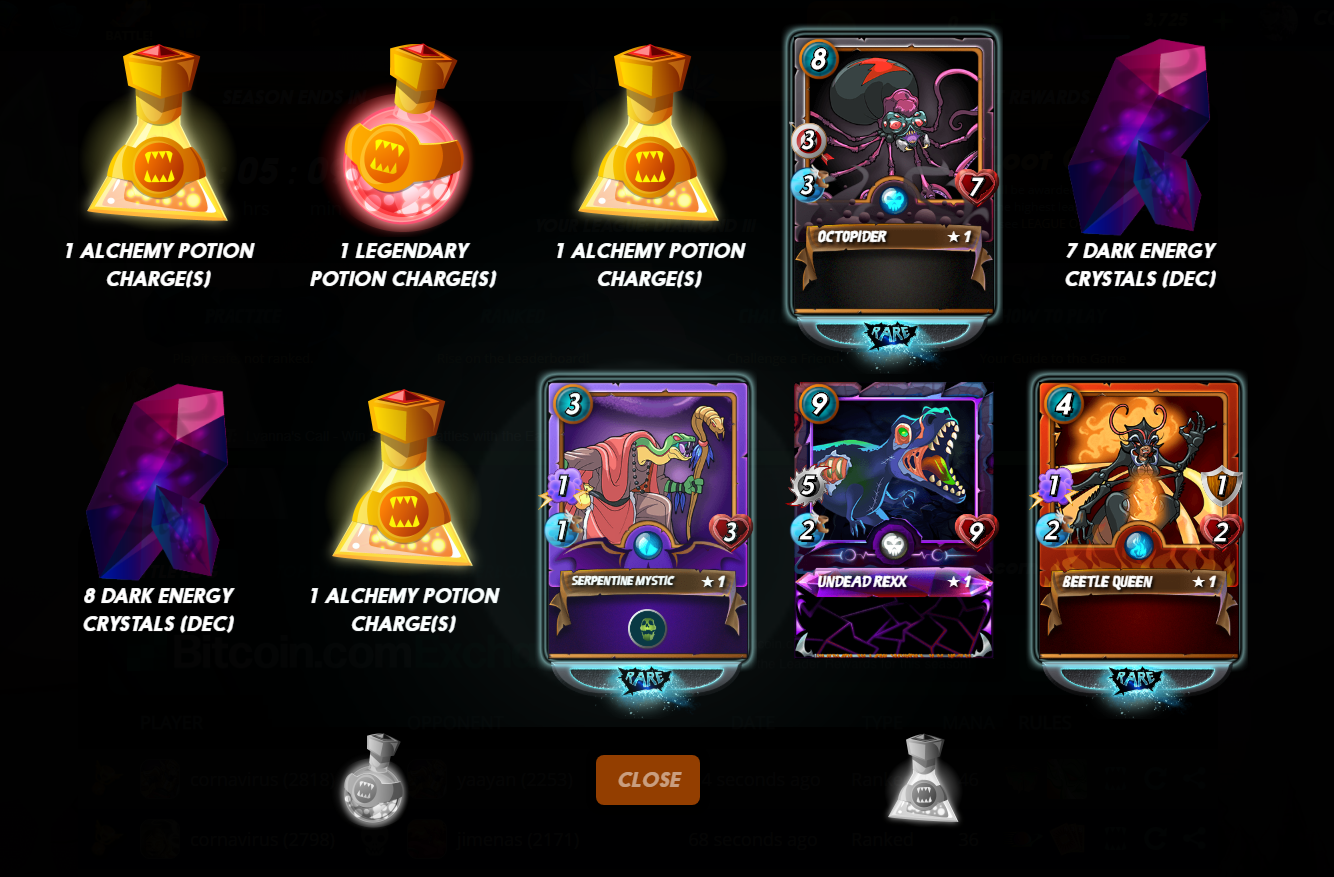Image resolution: width=1334 pixels, height=877 pixels.
Task: Click the silver triangular potion flask icon
Action: [923, 780]
